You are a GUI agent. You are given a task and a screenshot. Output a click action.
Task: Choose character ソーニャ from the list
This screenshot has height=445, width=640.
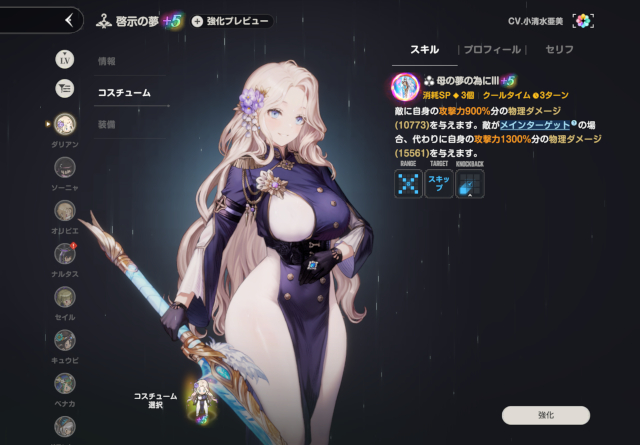[x=64, y=168]
